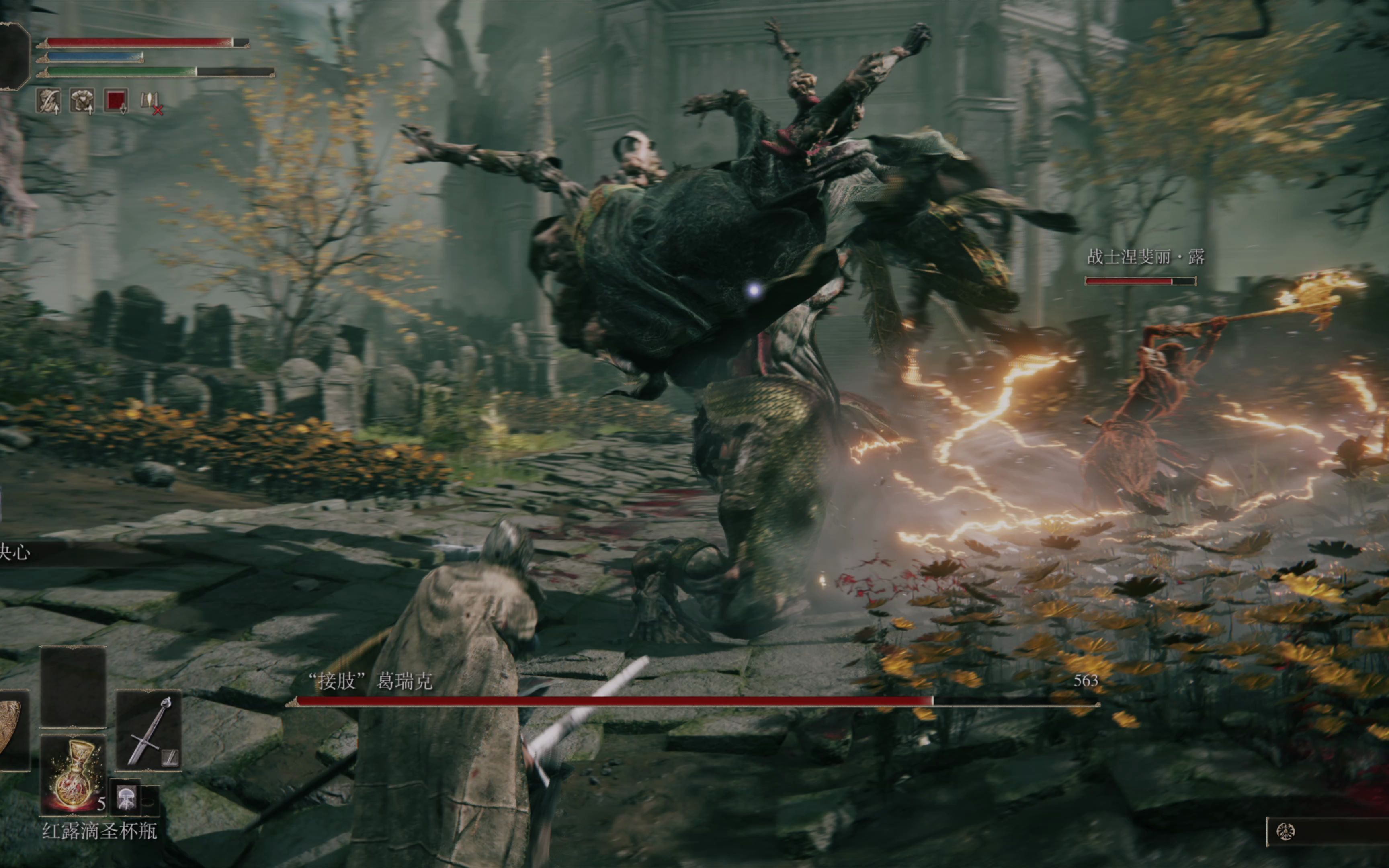The height and width of the screenshot is (868, 1389).
Task: Click the sword slot's weapon skill icon
Action: 170,758
